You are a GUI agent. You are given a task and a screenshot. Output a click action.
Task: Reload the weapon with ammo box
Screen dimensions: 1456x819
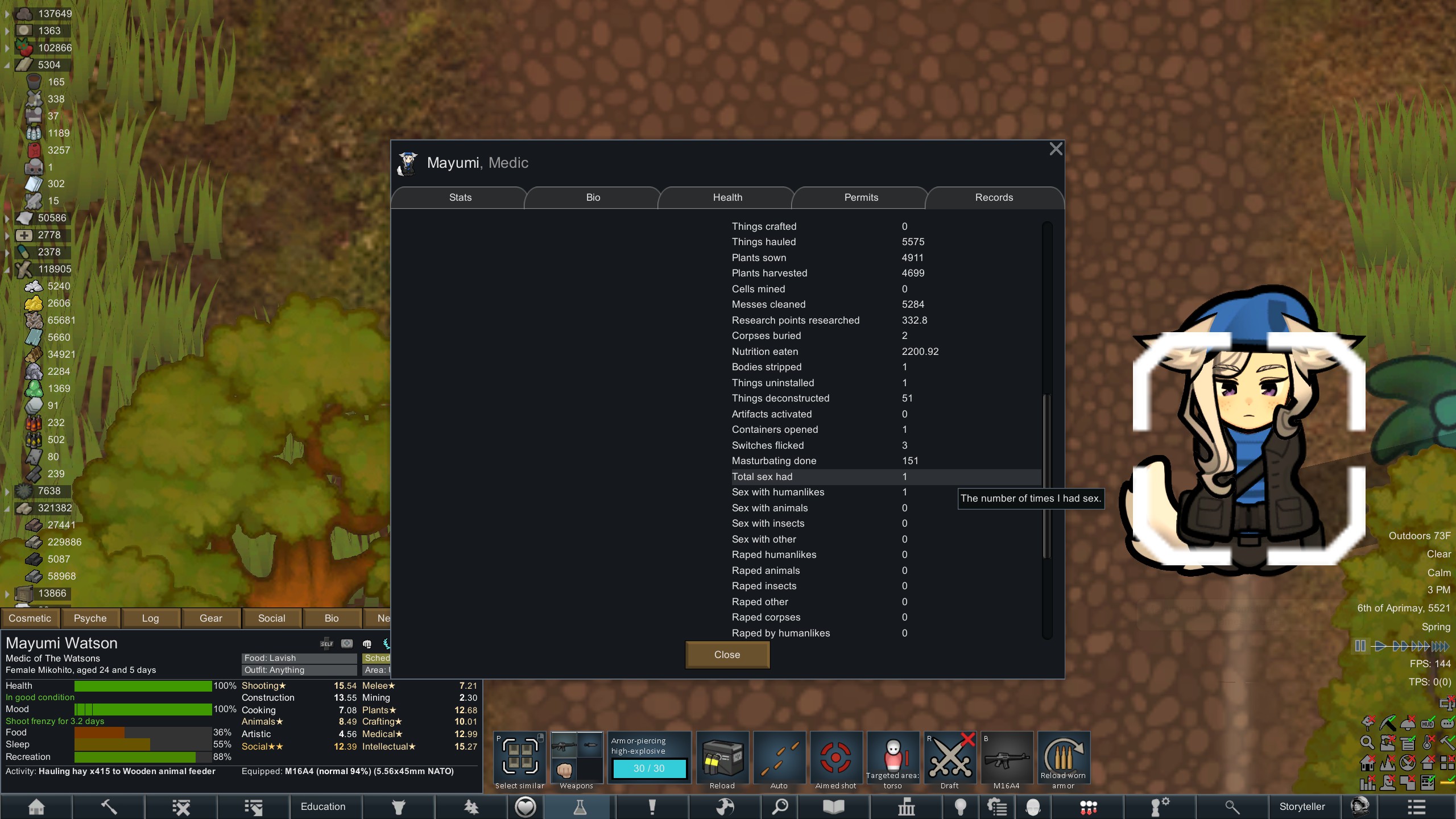722,758
